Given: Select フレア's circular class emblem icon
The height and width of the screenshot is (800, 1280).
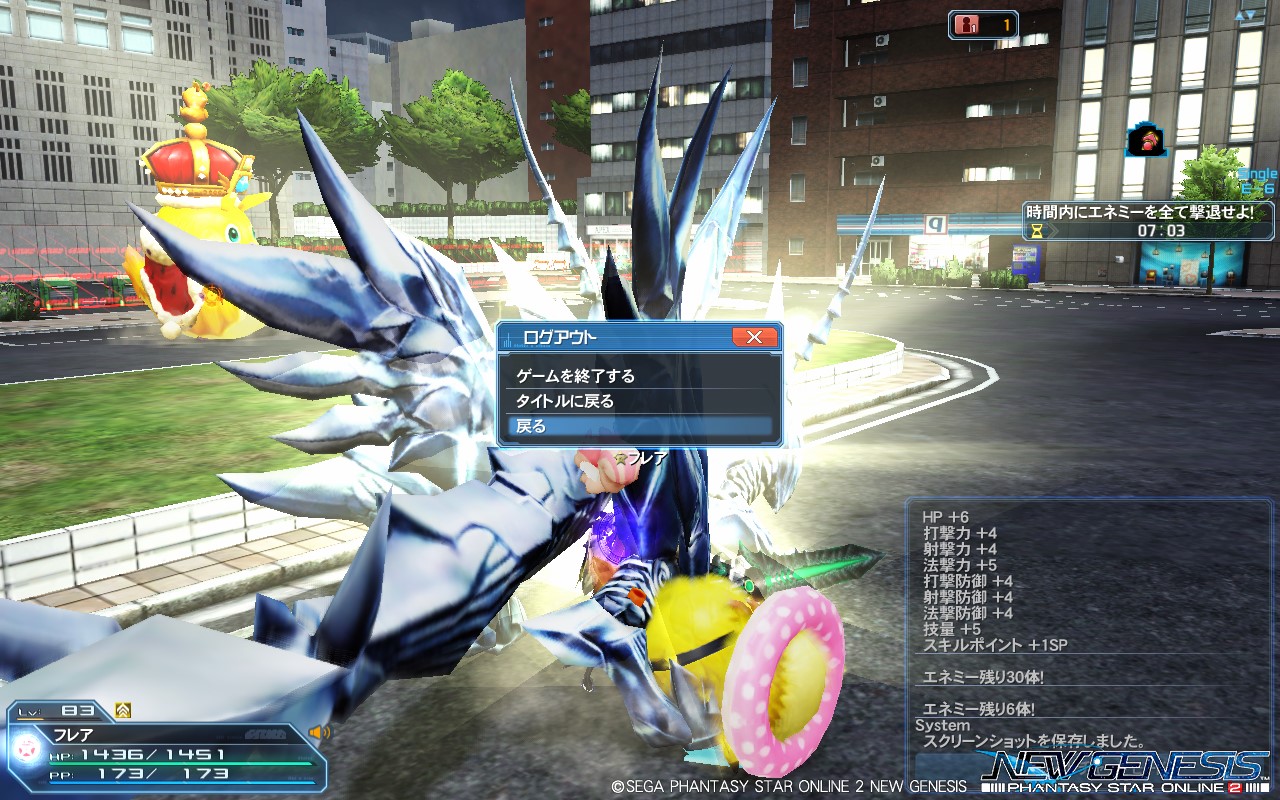Looking at the screenshot, I should 27,749.
